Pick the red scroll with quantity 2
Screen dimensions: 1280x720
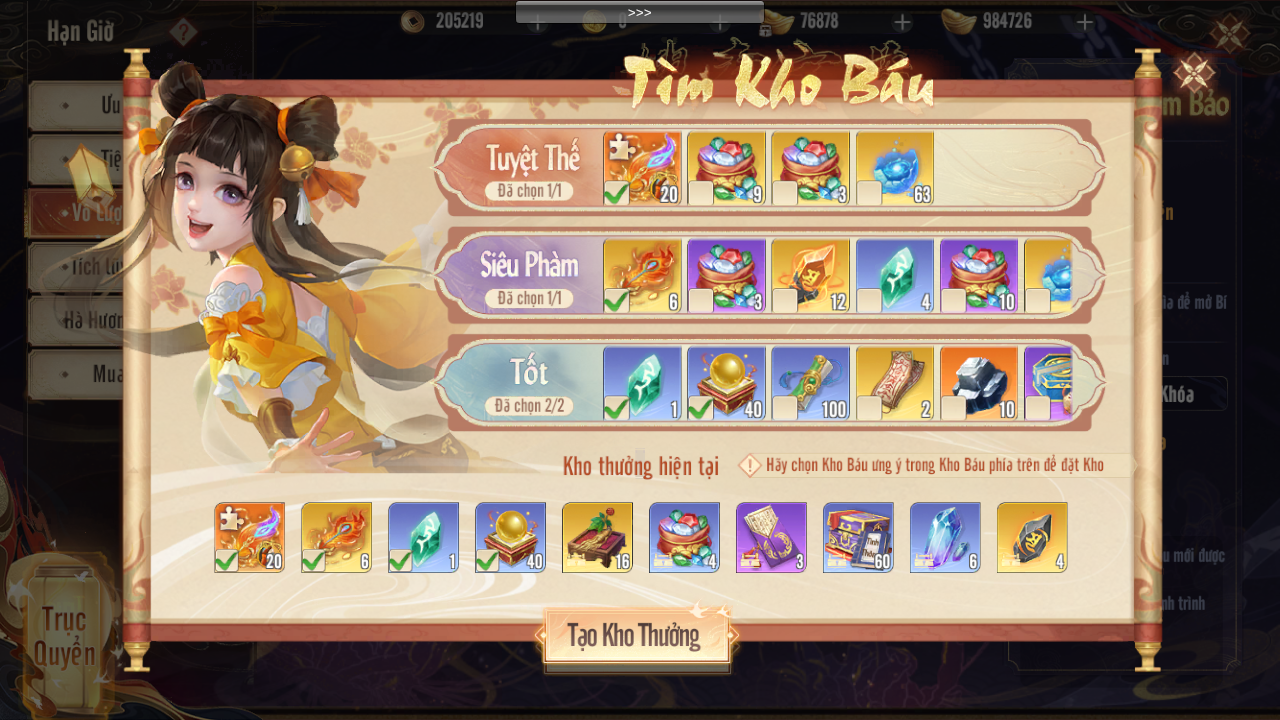pos(895,383)
